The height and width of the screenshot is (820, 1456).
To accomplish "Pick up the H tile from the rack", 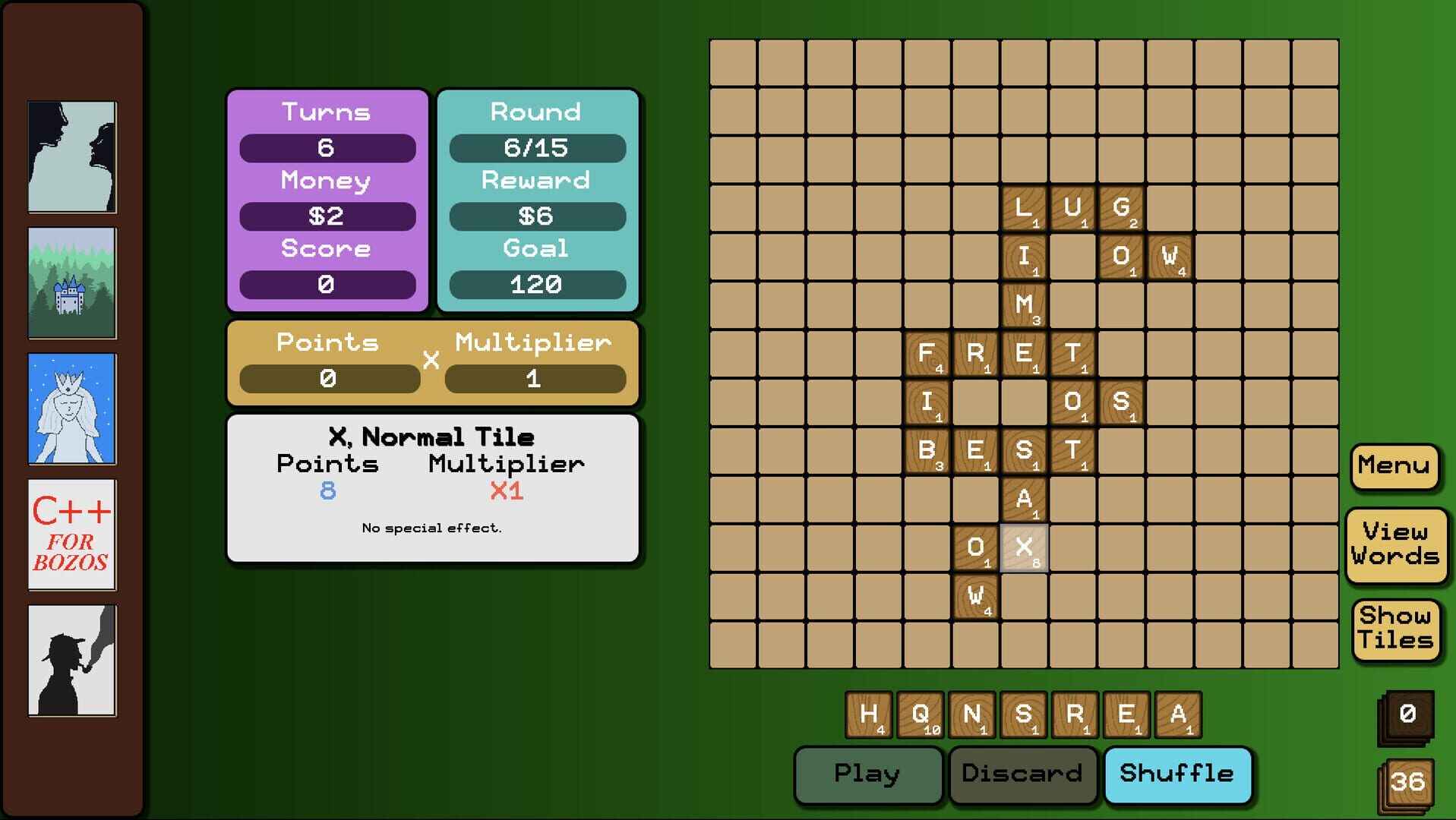I will coord(870,714).
